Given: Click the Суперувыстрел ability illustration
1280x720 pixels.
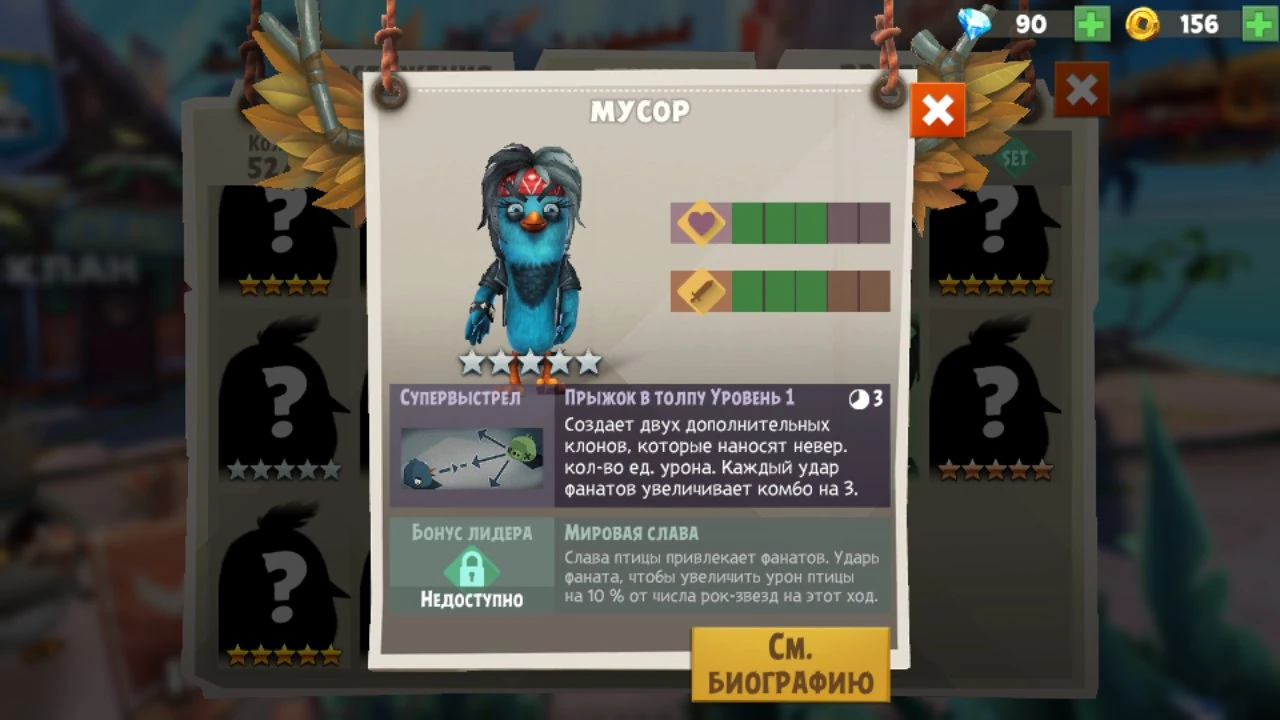Looking at the screenshot, I should 470,458.
